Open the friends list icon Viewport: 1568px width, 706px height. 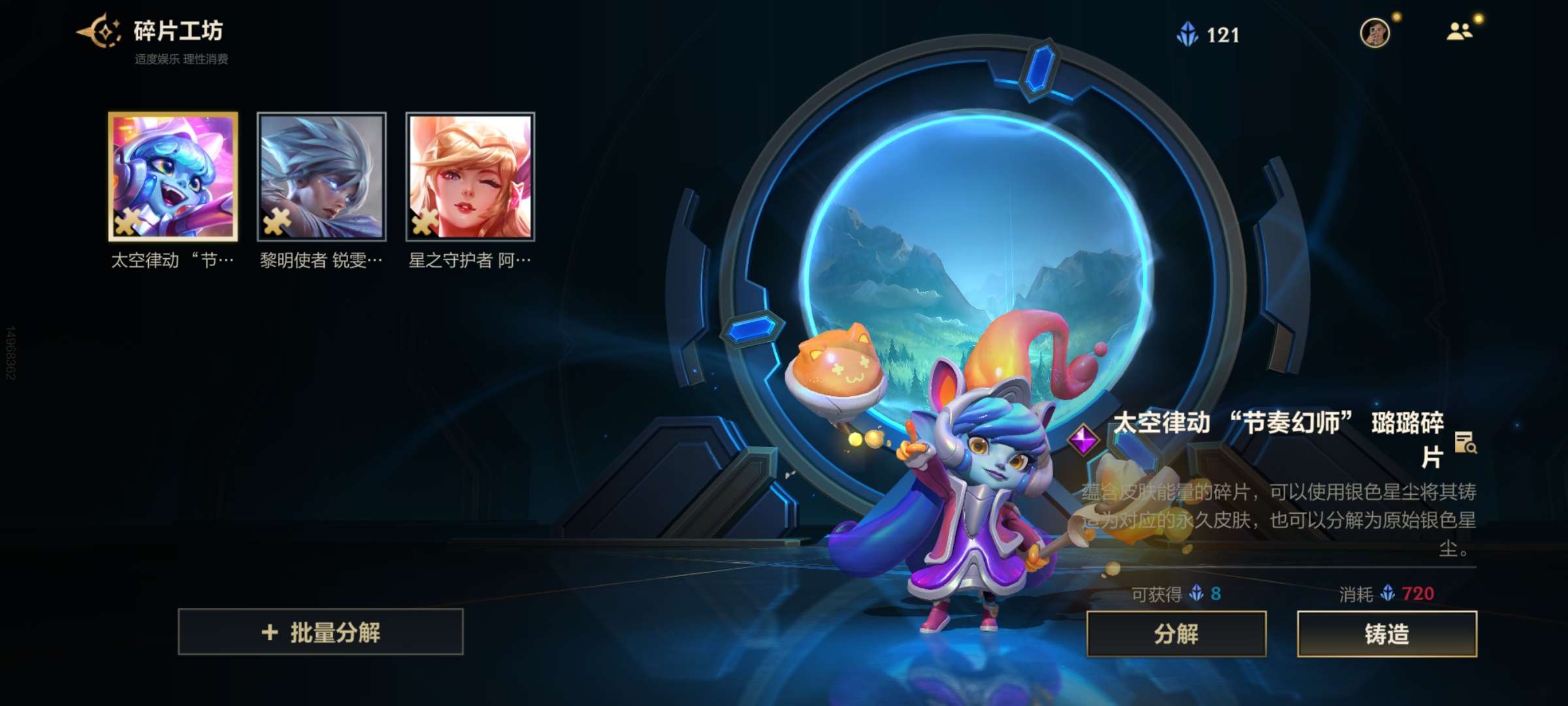pos(1459,31)
